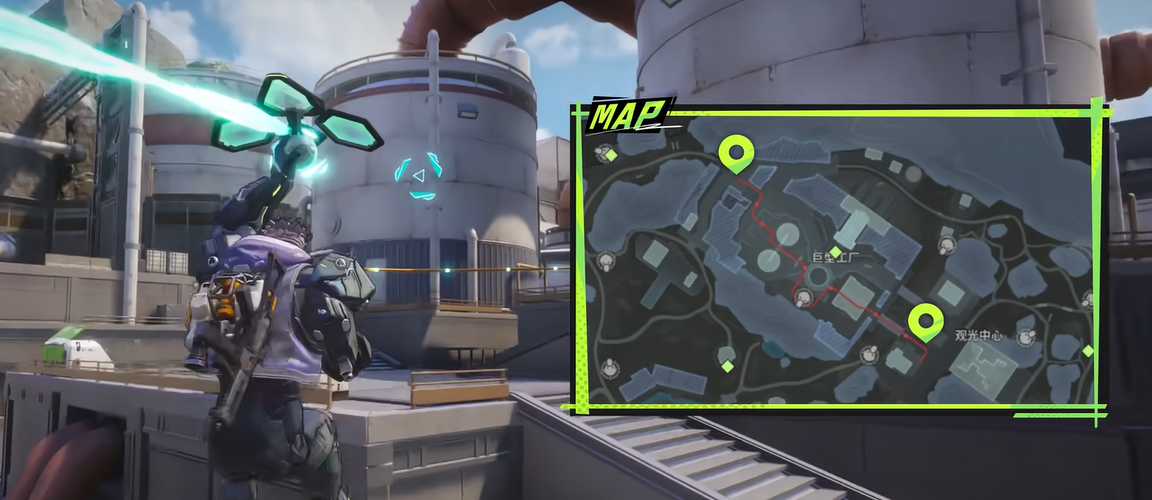Select the green pin farthest from 观光中心
Image resolution: width=1152 pixels, height=500 pixels.
[x=738, y=154]
